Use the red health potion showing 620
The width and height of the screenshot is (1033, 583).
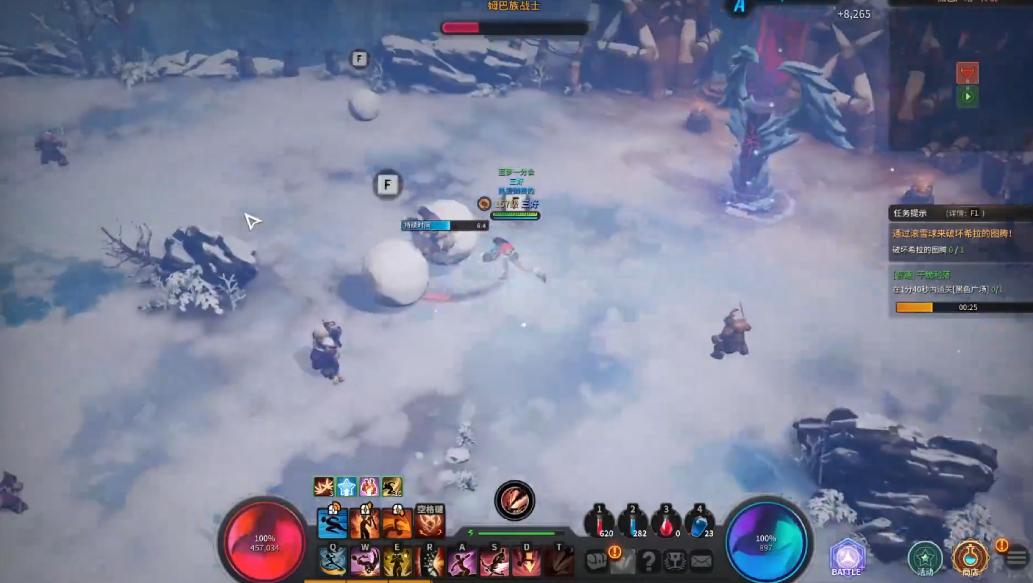click(600, 524)
